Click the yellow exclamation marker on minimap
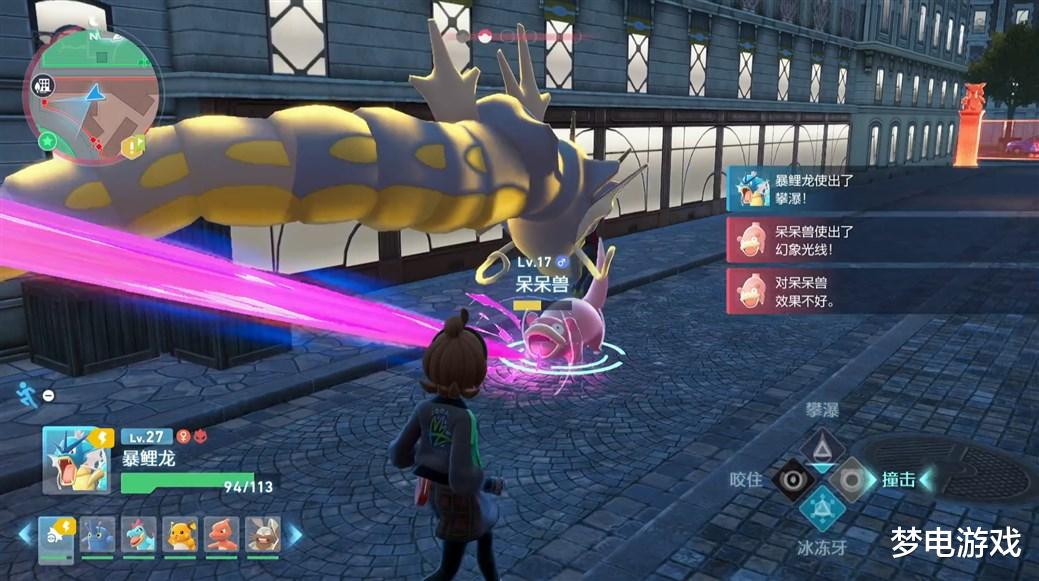This screenshot has width=1039, height=581. 133,148
